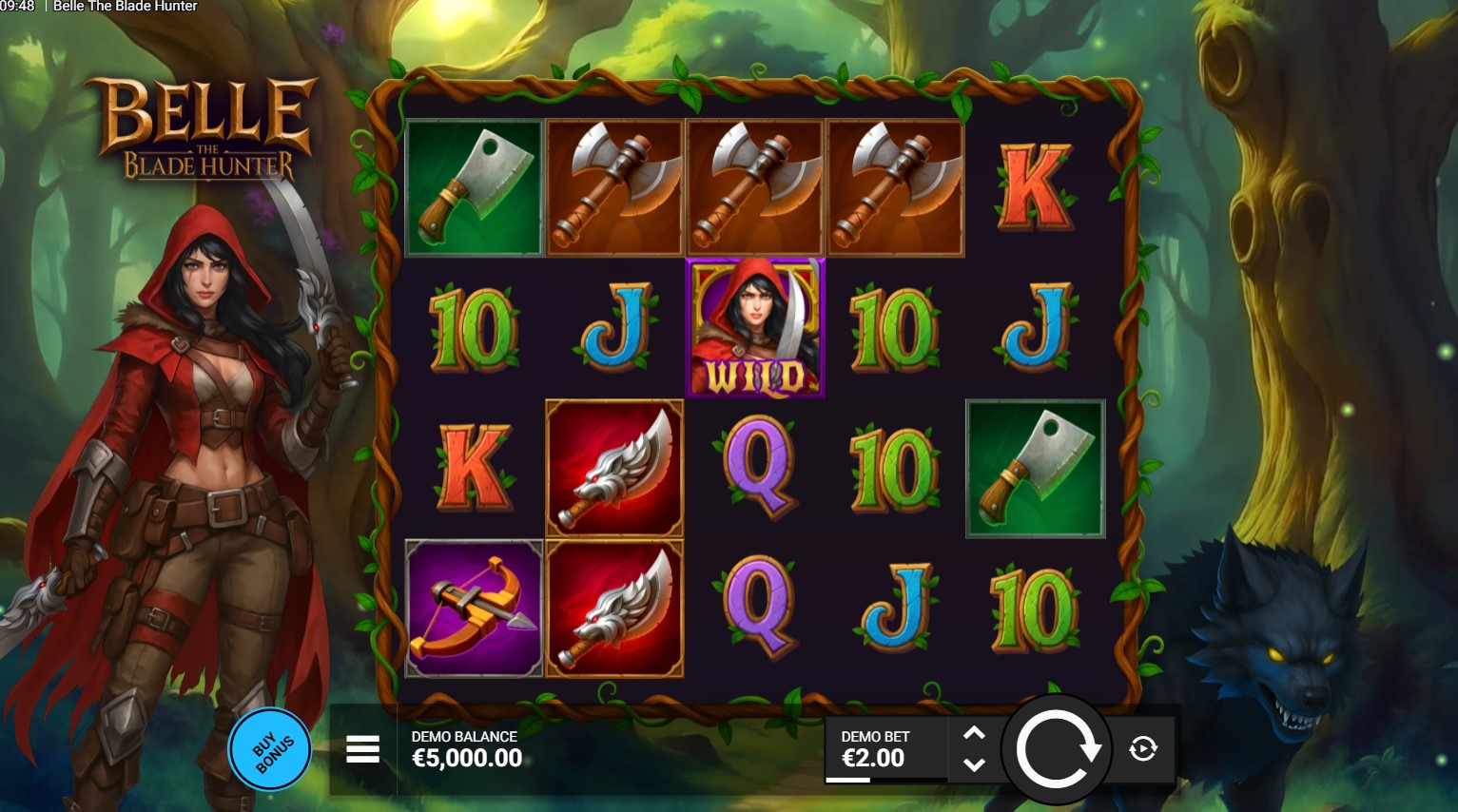Viewport: 1458px width, 812px height.
Task: Open the autoplay settings
Action: pos(1142,749)
